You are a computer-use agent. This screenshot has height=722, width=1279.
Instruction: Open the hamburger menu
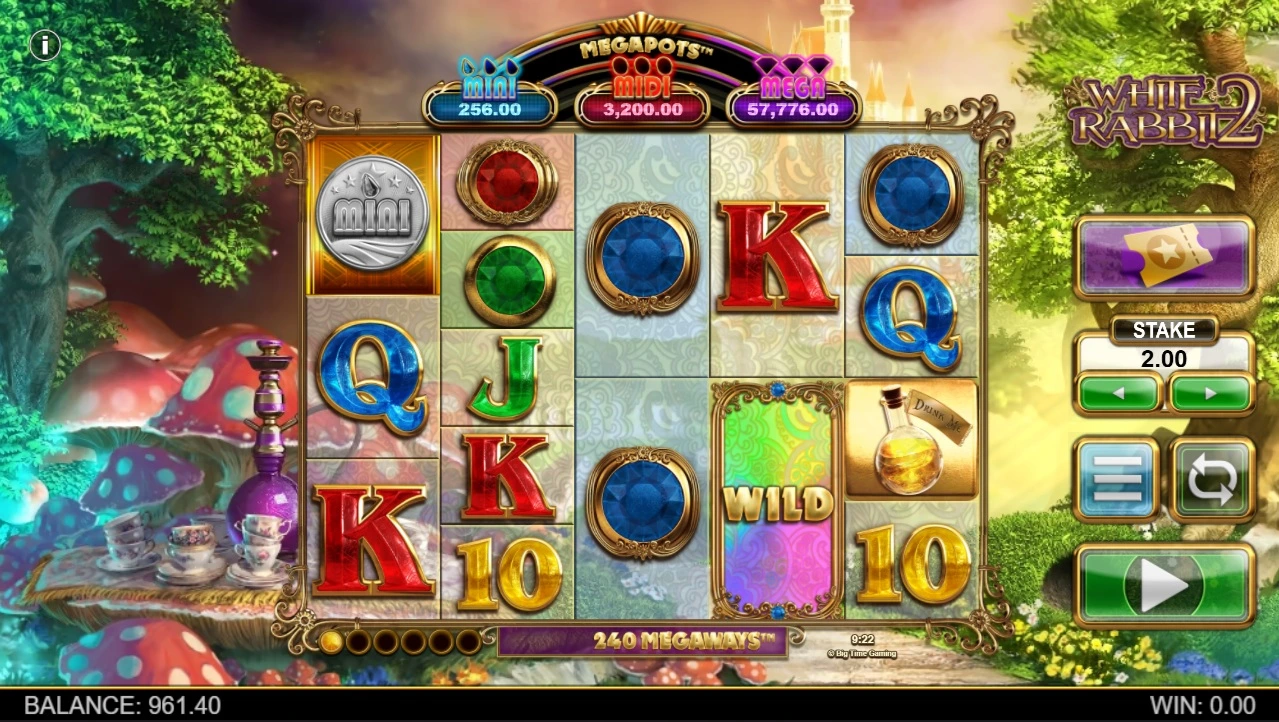click(1117, 479)
